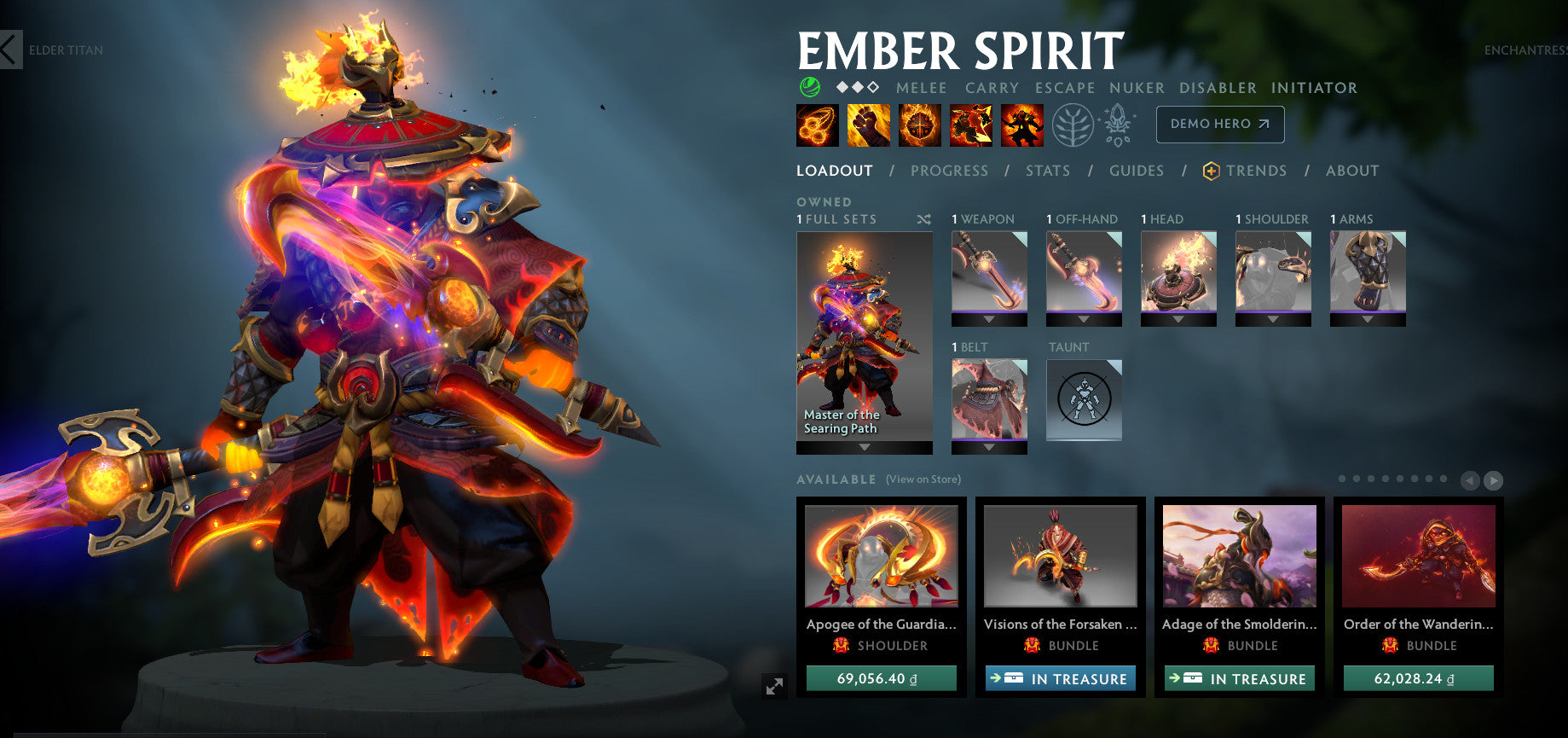The image size is (1568, 738).
Task: View the Flame Guard ability icon
Action: click(917, 124)
